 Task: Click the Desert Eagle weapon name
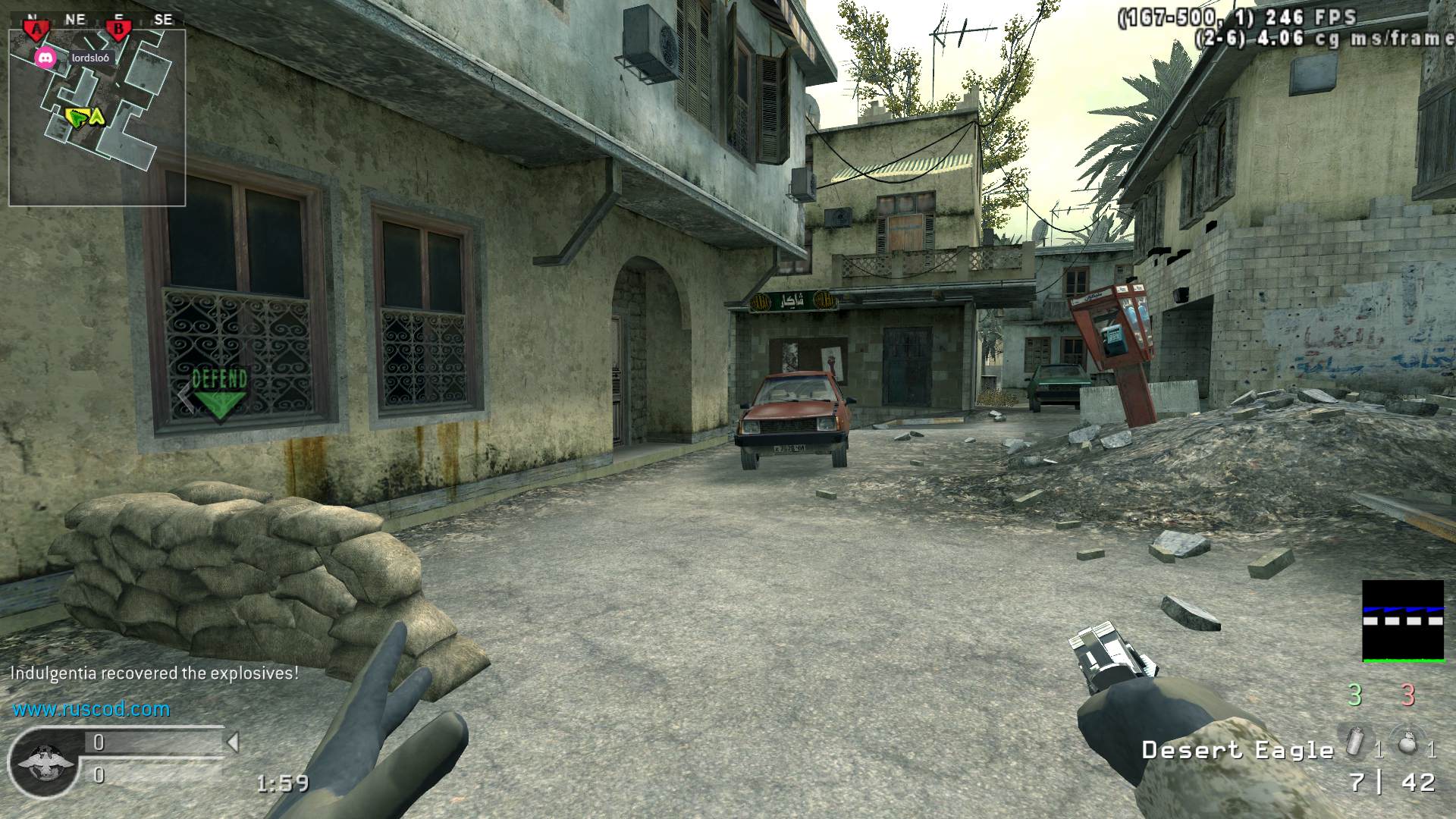(x=1238, y=751)
